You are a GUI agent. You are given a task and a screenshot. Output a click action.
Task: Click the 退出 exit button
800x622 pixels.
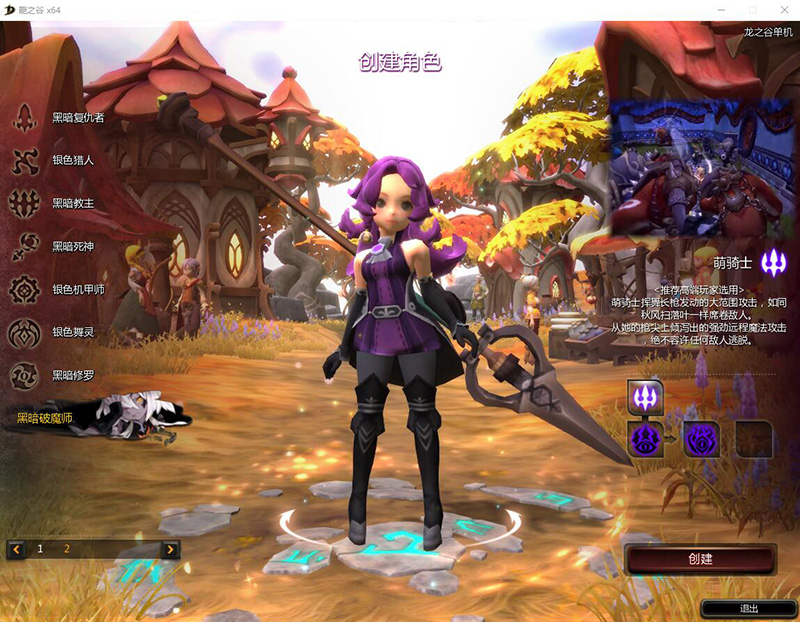(x=748, y=608)
